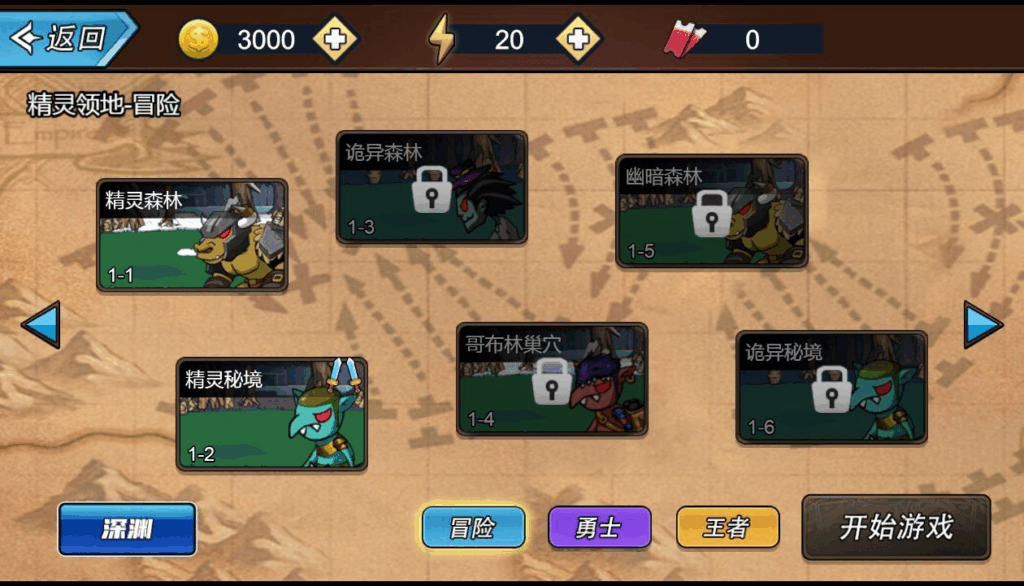Viewport: 1024px width, 586px height.
Task: Choose locked level 1-3 诡异森林
Action: pos(431,188)
